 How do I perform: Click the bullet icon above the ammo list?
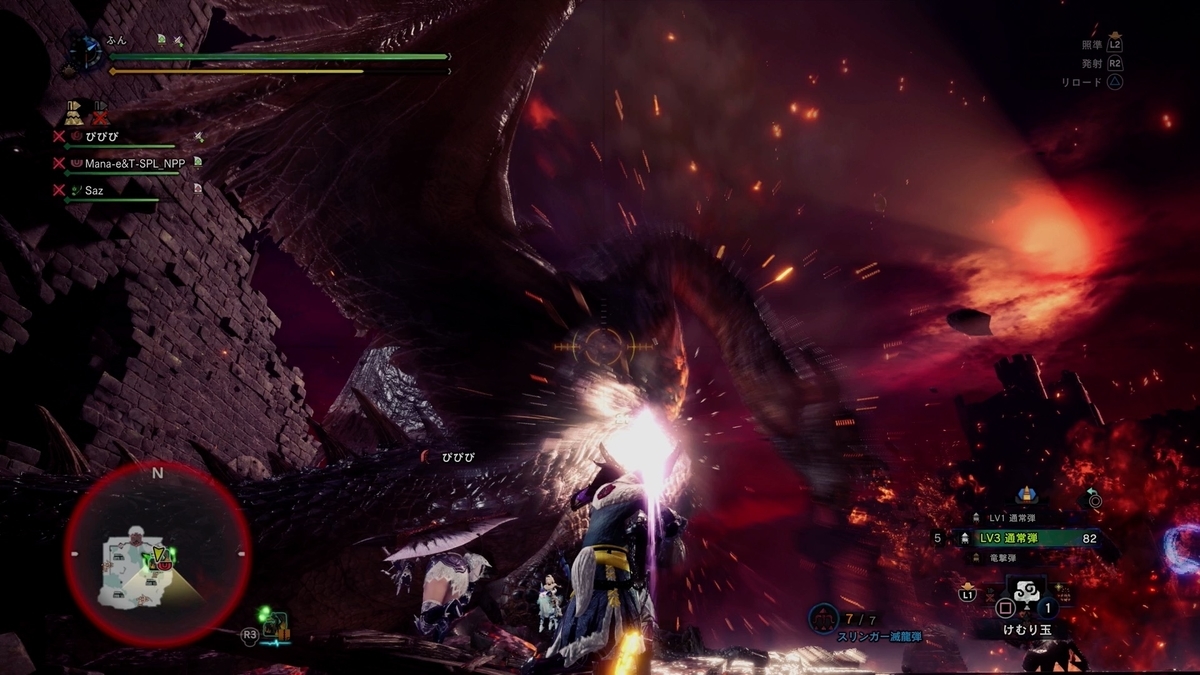pos(1024,494)
